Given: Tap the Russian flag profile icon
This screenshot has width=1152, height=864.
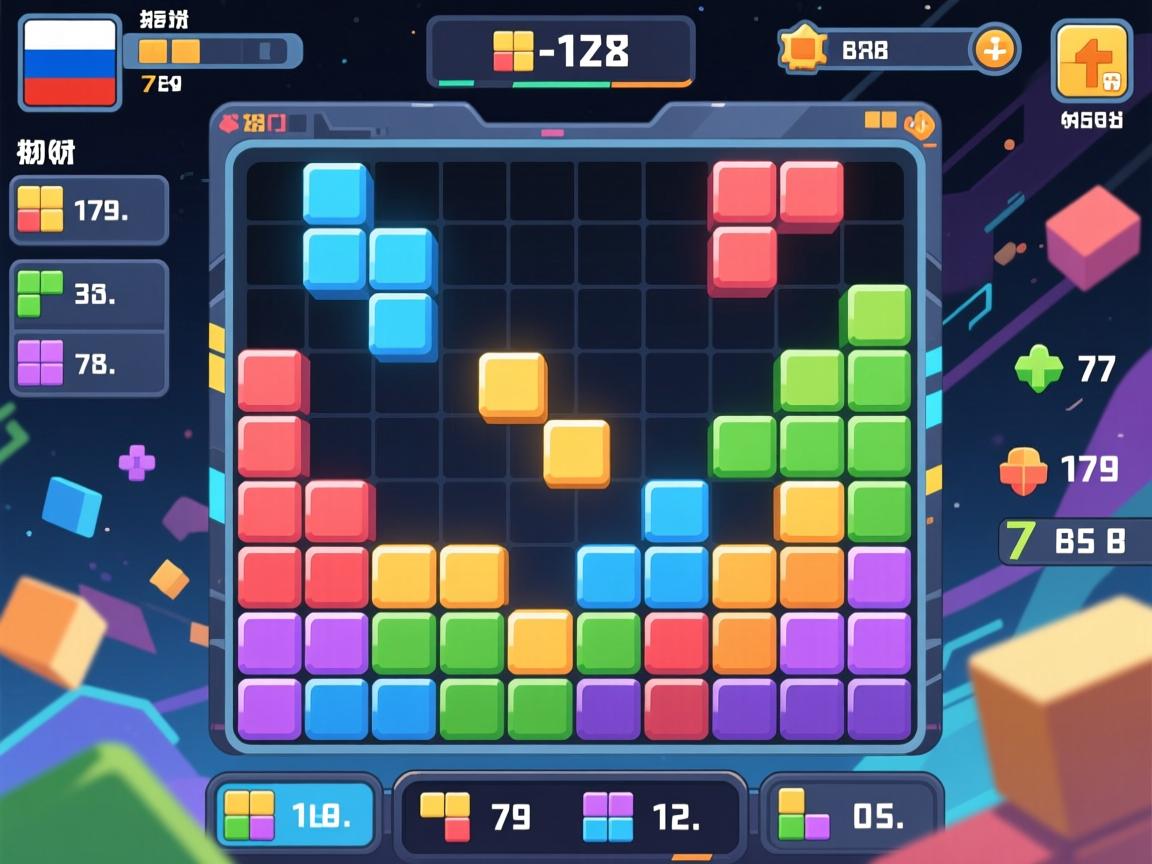Looking at the screenshot, I should point(69,63).
